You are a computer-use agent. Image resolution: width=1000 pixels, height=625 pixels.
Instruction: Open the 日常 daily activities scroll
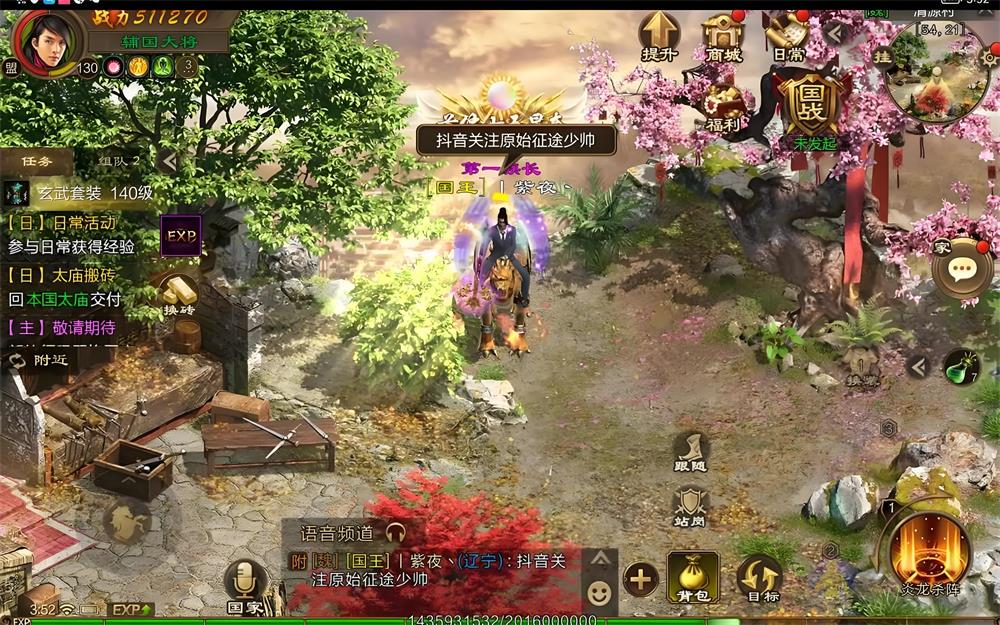tap(788, 36)
